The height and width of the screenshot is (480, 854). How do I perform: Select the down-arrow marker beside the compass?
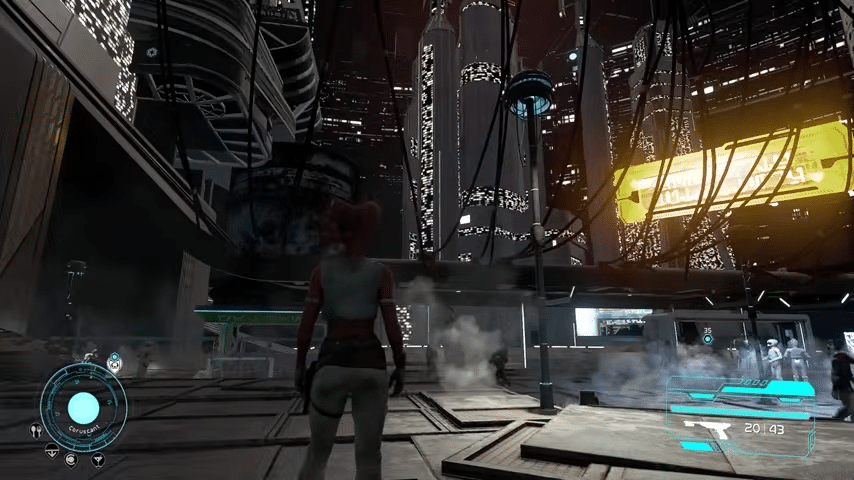(51, 449)
